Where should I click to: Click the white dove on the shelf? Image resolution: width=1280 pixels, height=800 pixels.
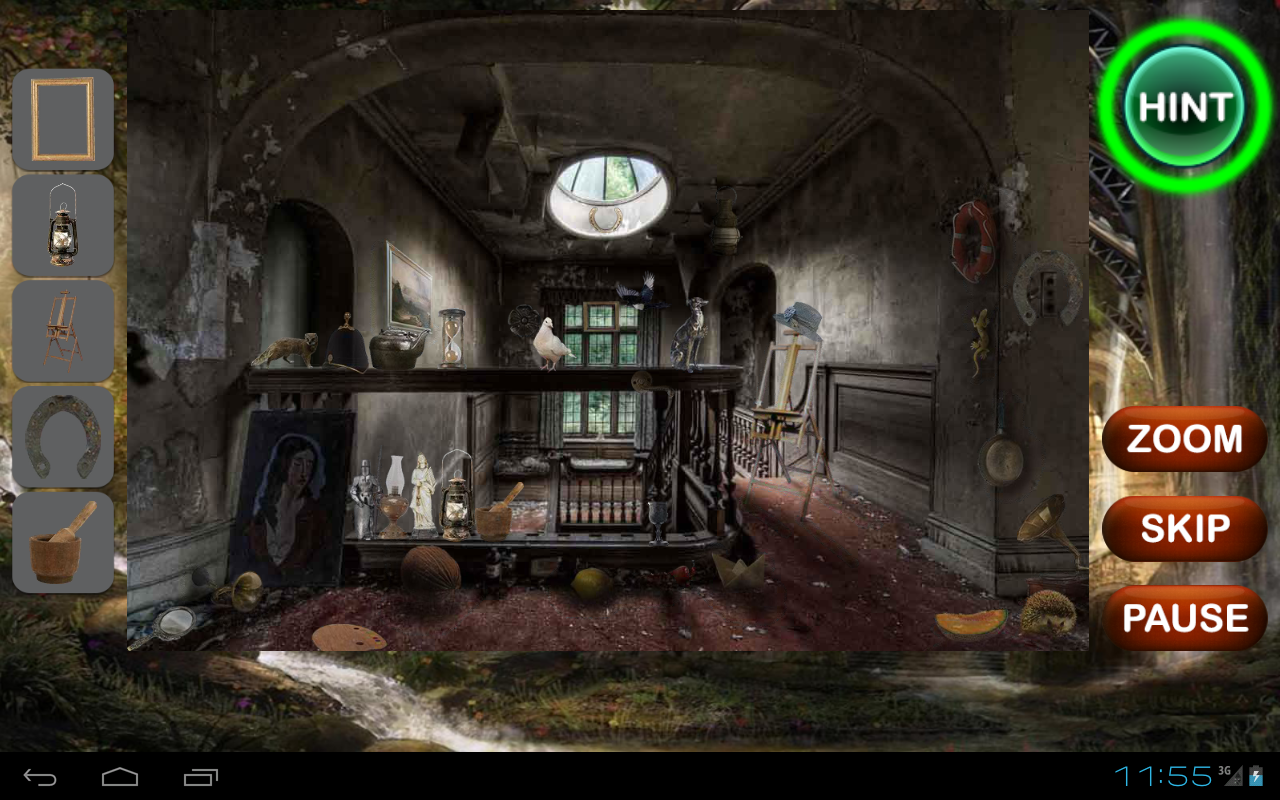(x=550, y=340)
